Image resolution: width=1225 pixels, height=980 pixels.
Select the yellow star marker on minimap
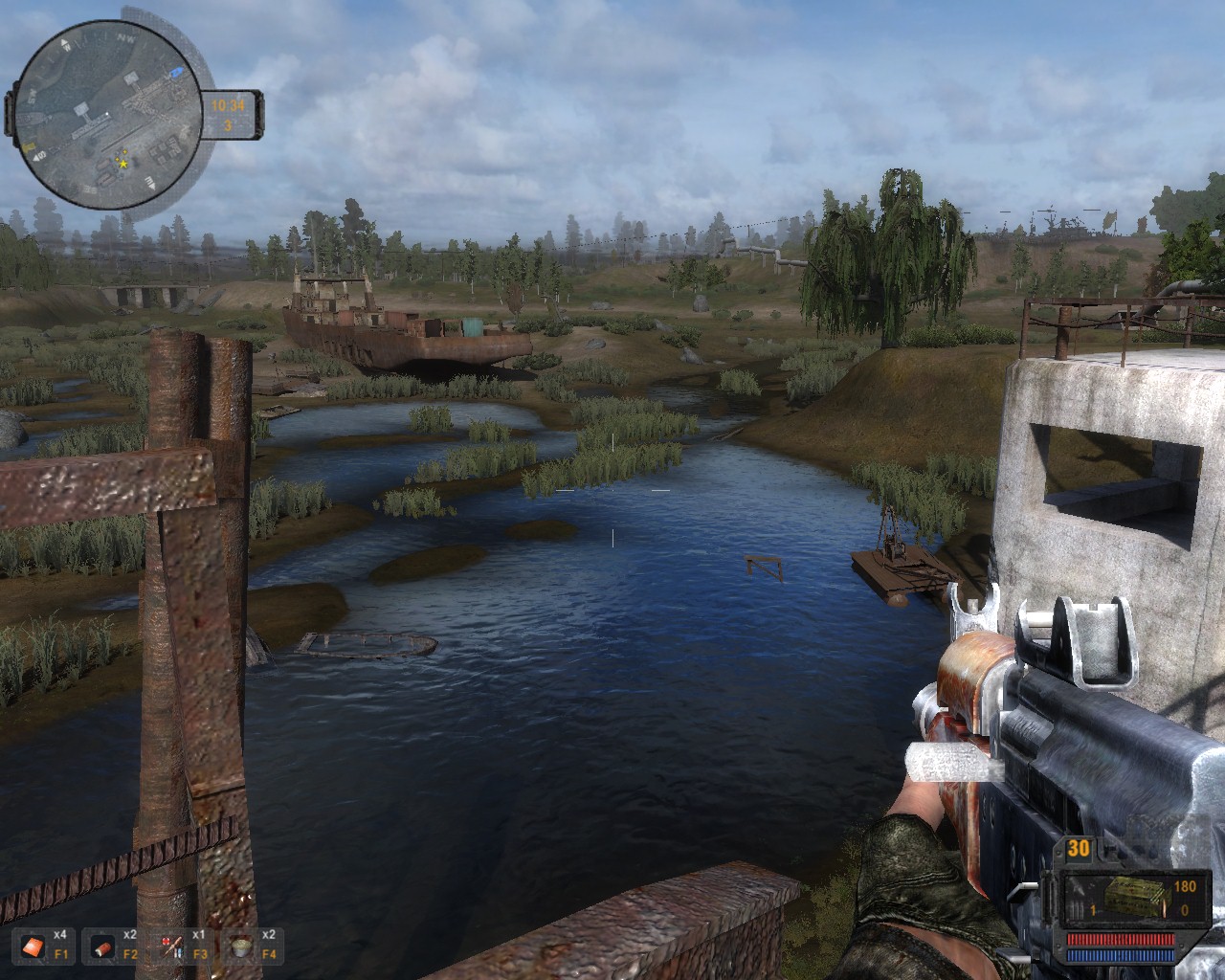click(x=122, y=164)
